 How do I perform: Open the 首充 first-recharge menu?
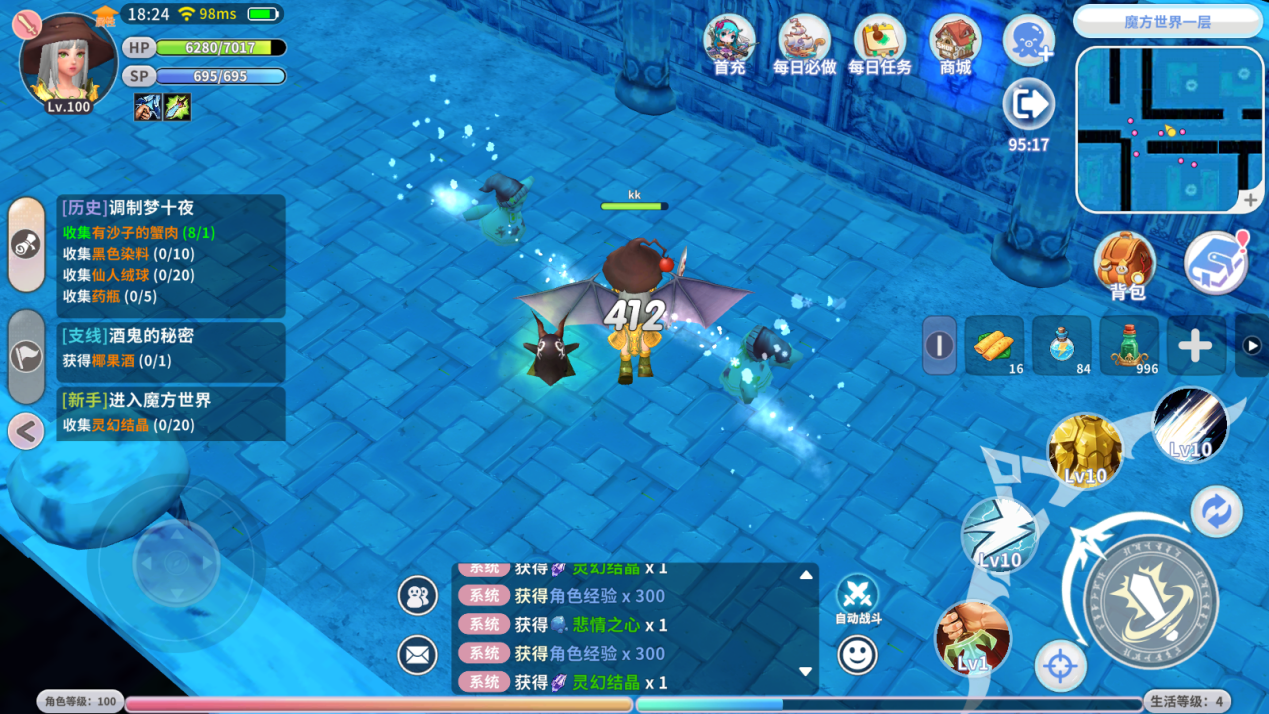pyautogui.click(x=729, y=45)
